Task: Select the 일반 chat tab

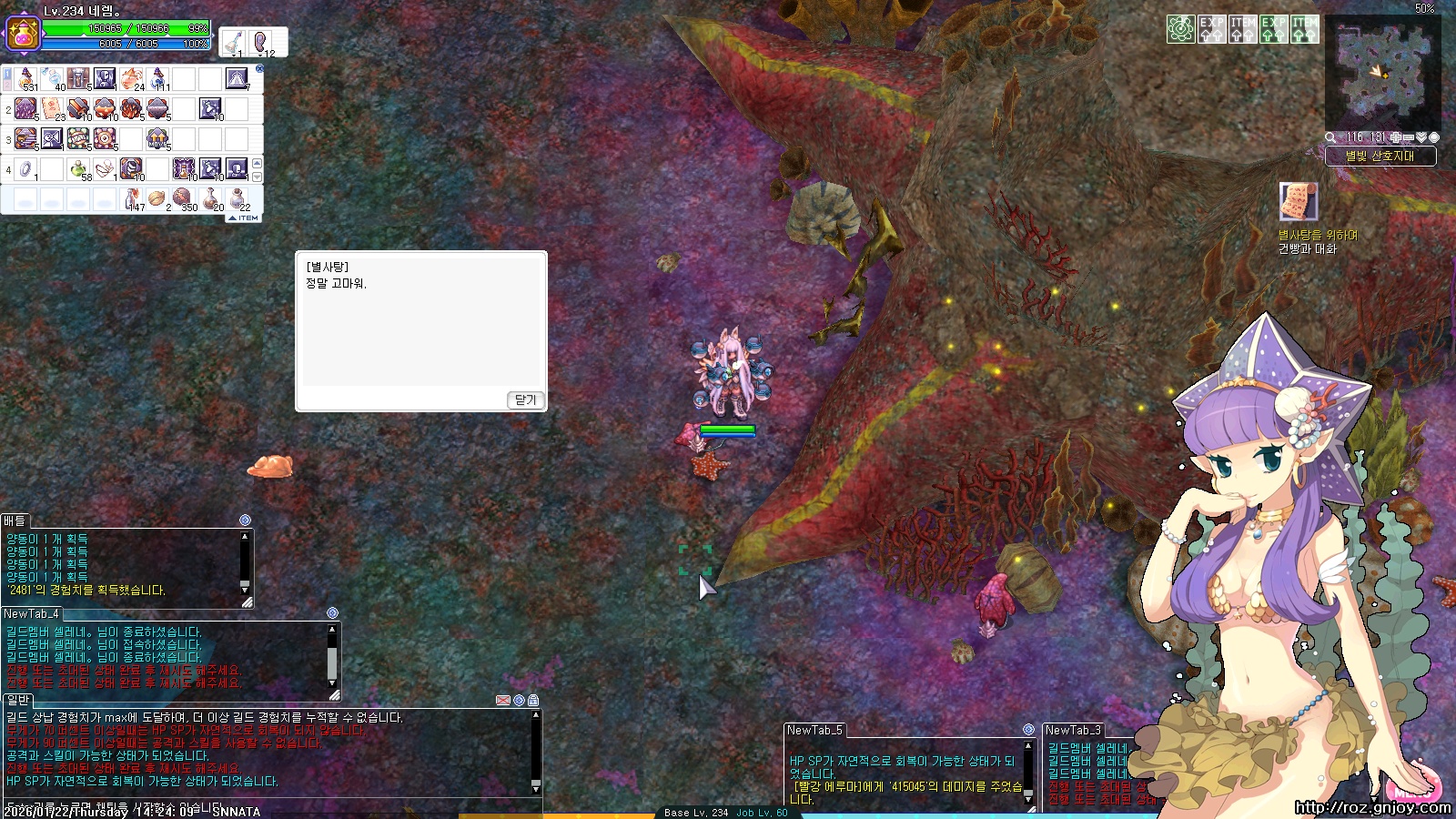Action: click(18, 700)
